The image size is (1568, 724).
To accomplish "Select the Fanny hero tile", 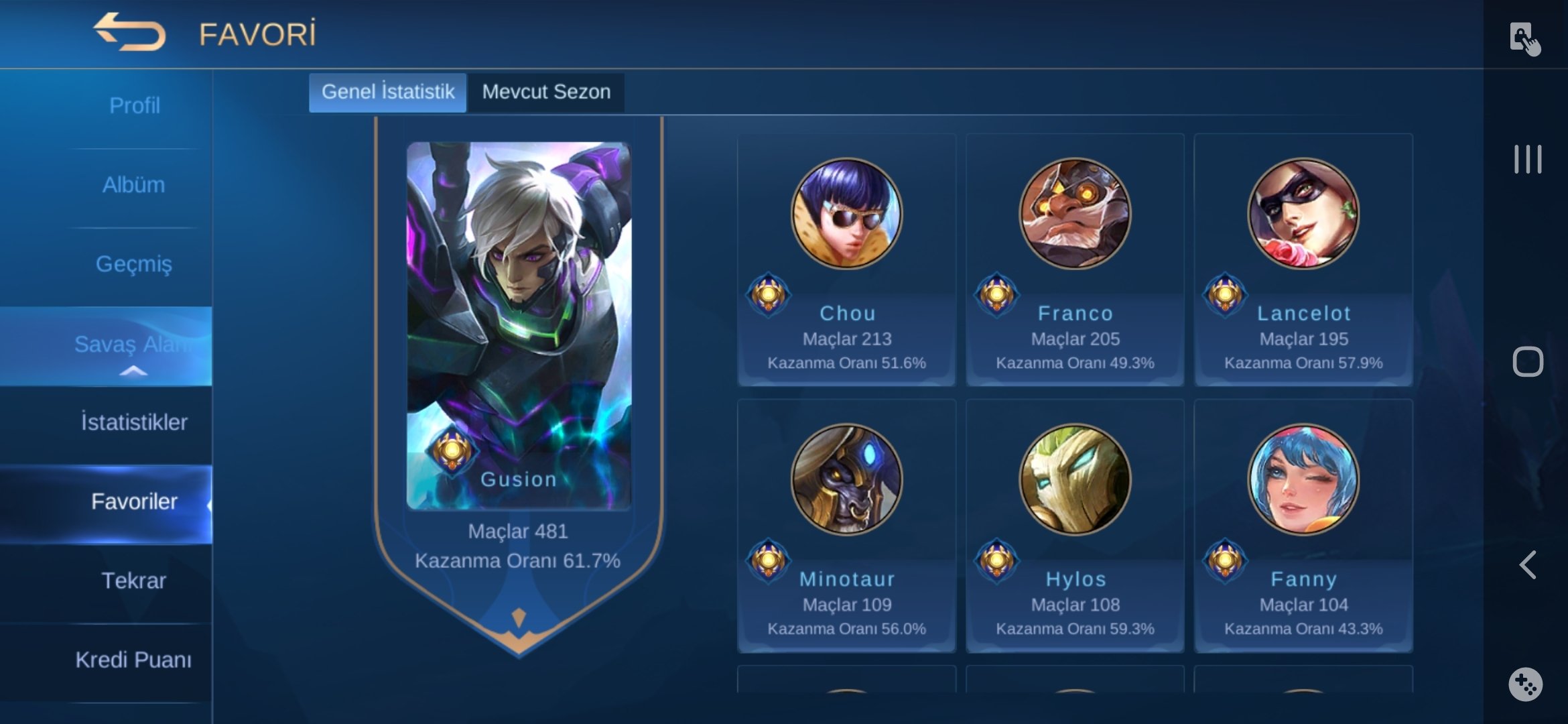I will pyautogui.click(x=1303, y=526).
